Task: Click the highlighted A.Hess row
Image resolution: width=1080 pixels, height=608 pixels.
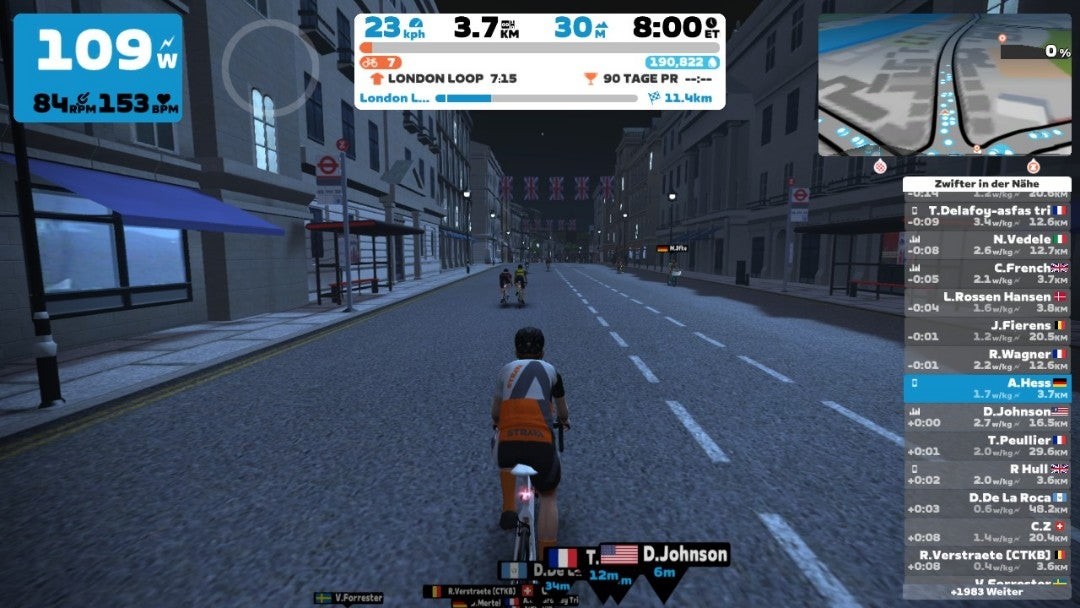Action: pyautogui.click(x=987, y=388)
